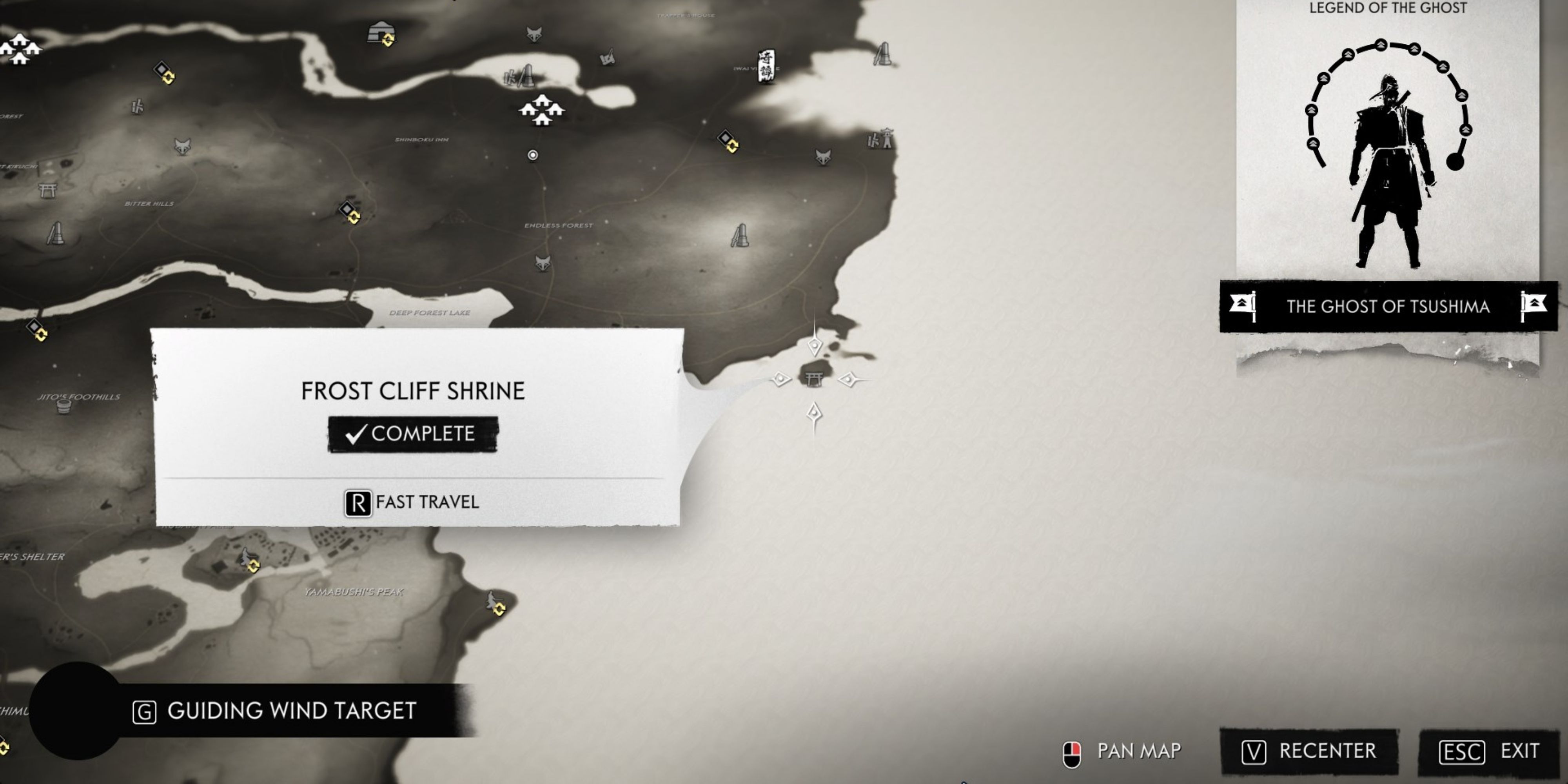The width and height of the screenshot is (1568, 784).
Task: Select the circular hot spring marker near Endless Forest
Action: point(533,156)
